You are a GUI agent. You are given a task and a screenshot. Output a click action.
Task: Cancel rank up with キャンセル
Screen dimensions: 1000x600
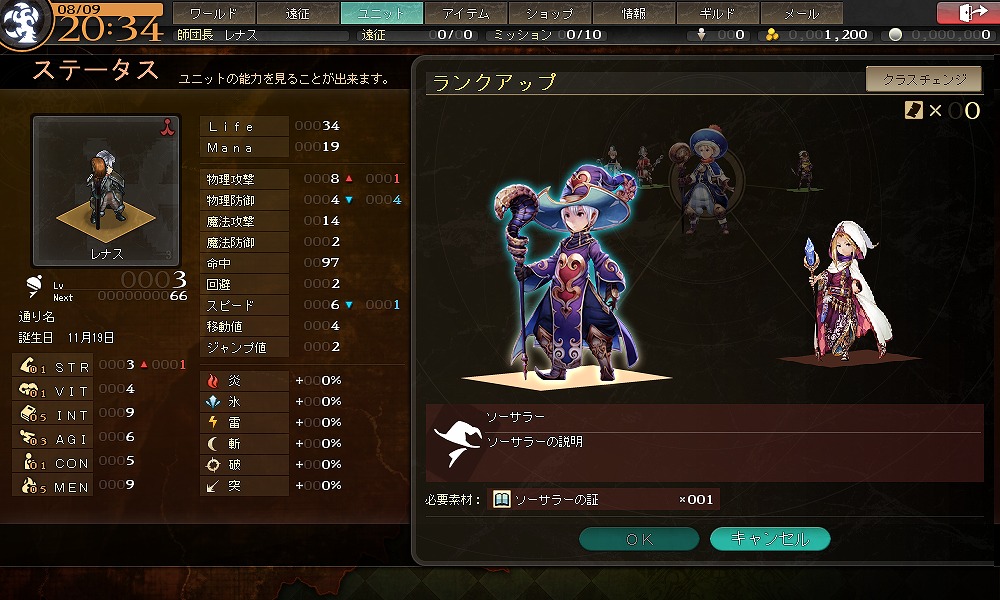click(x=770, y=539)
